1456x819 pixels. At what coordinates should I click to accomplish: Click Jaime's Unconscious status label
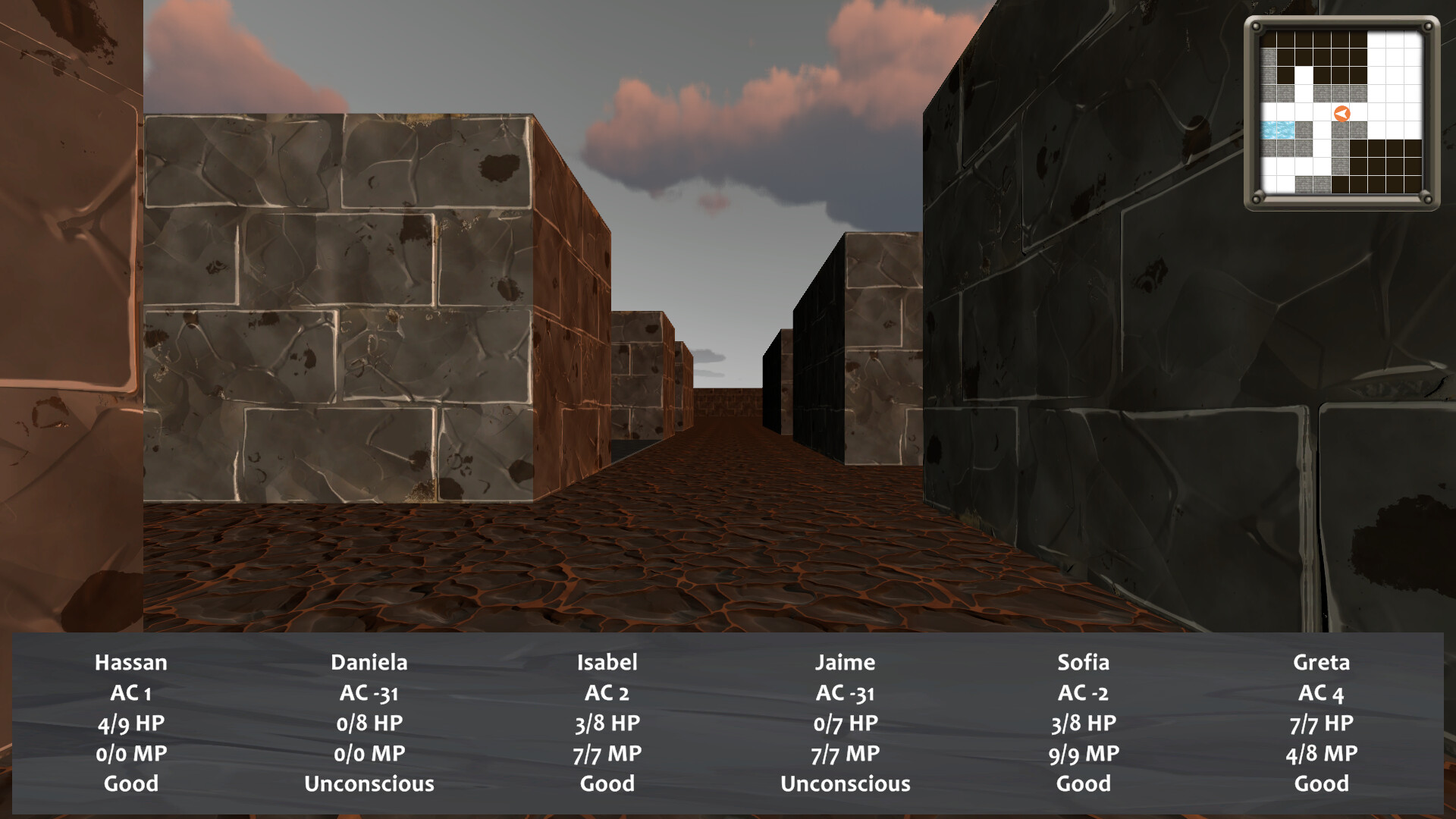coord(846,783)
